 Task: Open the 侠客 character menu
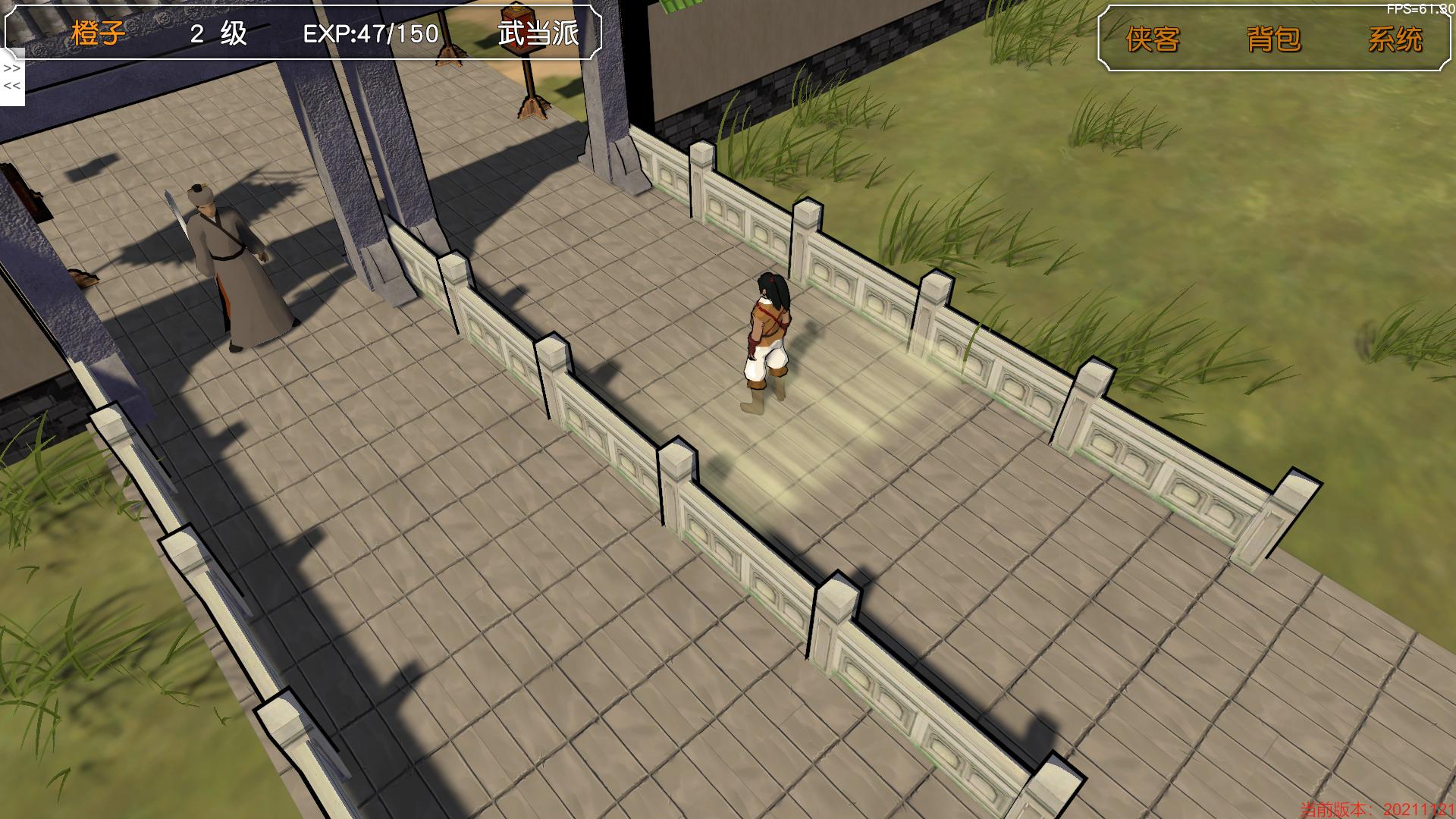click(x=1153, y=39)
